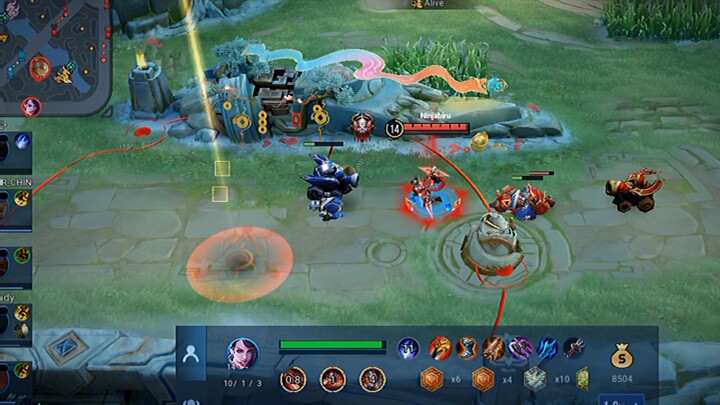Image resolution: width=720 pixels, height=405 pixels.
Task: Select the spectated hero's portrait
Action: tap(242, 351)
